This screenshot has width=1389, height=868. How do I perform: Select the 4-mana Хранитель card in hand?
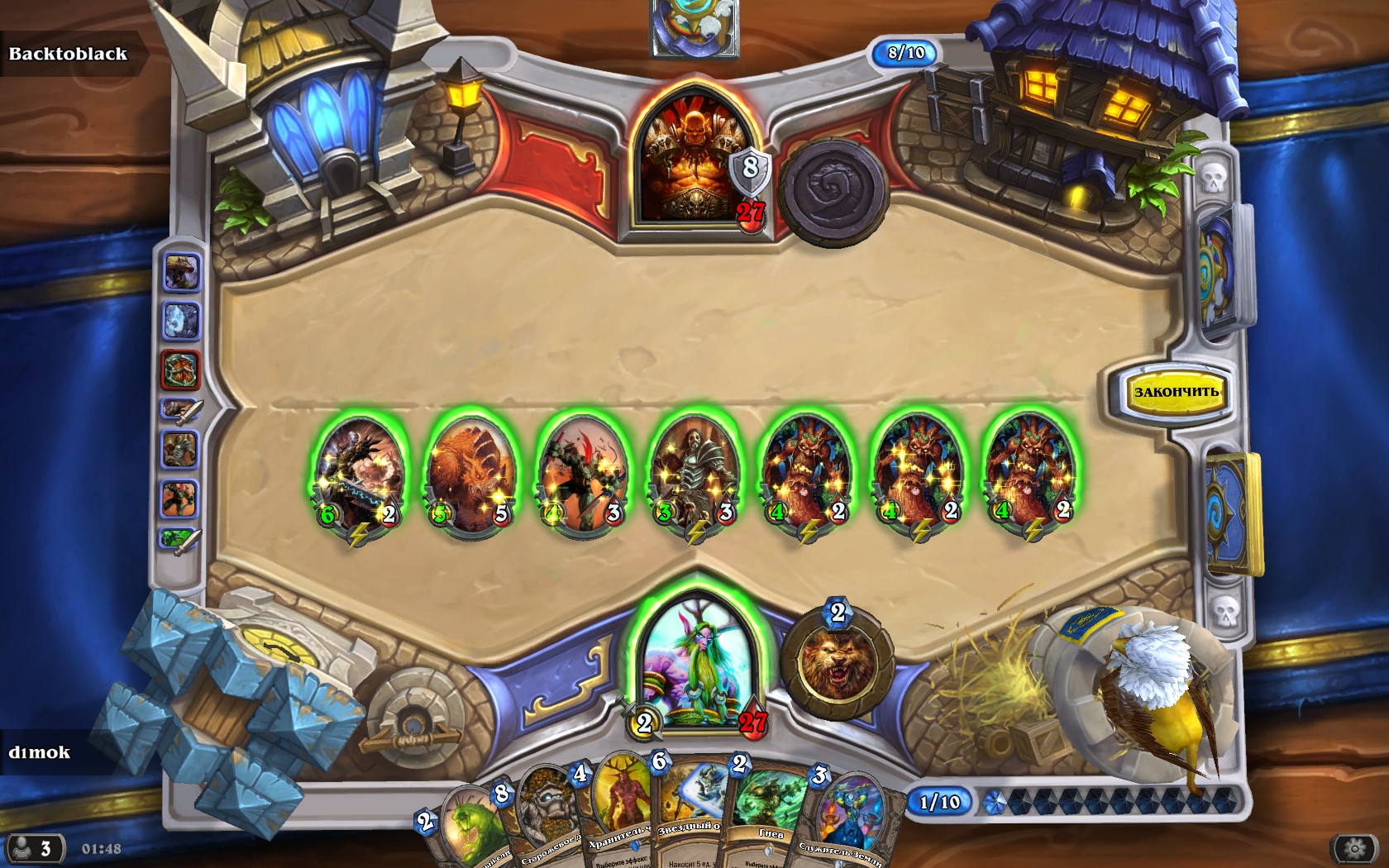tap(618, 814)
